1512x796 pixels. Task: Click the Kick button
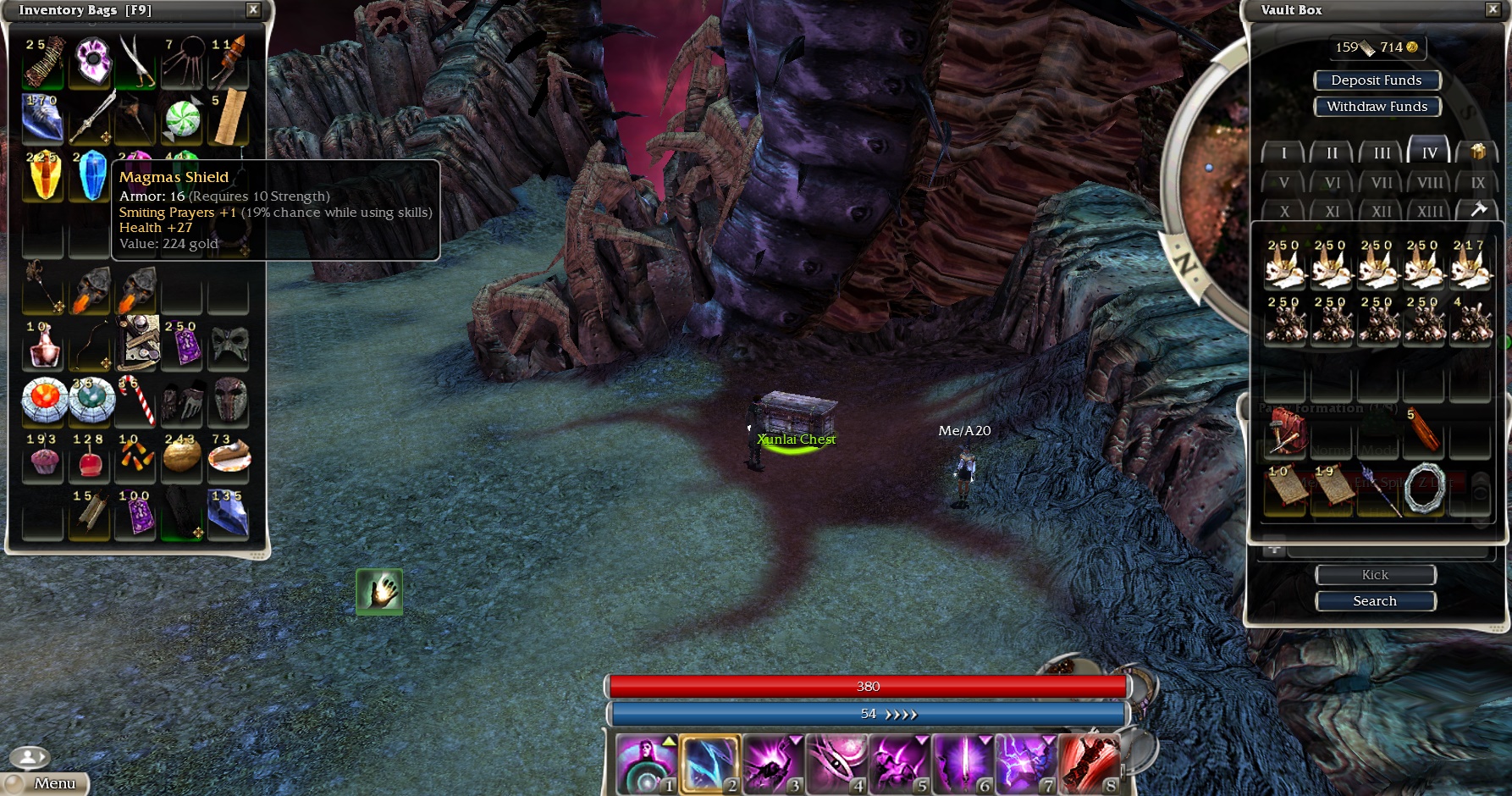(1375, 574)
